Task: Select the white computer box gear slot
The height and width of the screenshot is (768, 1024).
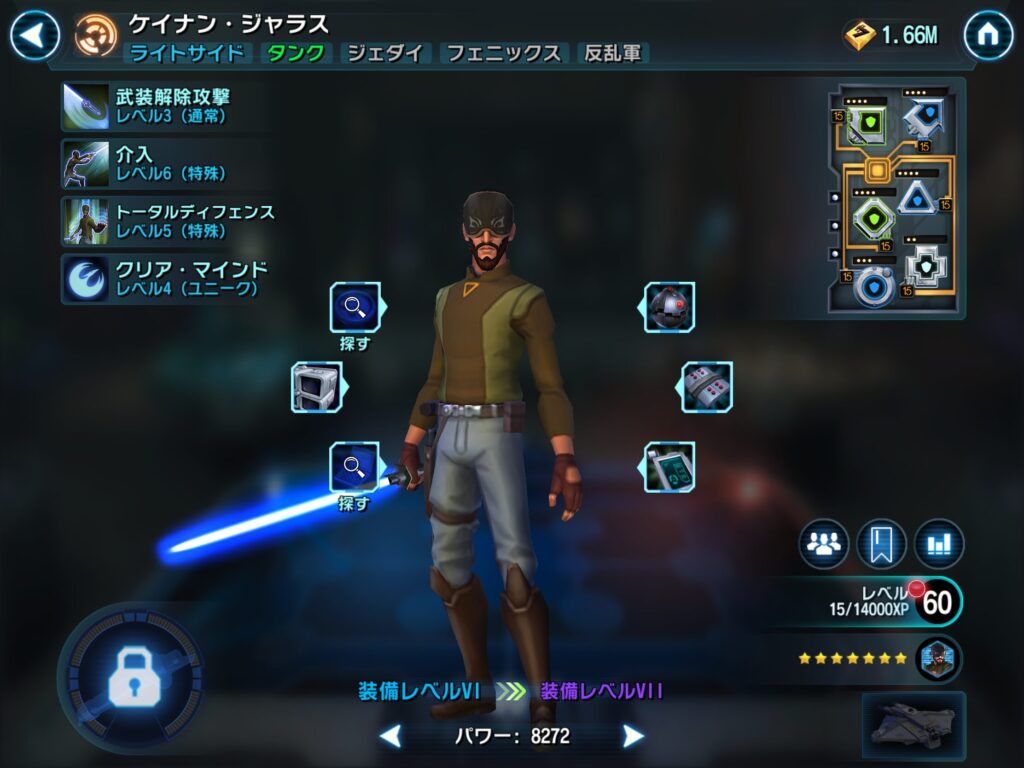Action: (x=316, y=387)
